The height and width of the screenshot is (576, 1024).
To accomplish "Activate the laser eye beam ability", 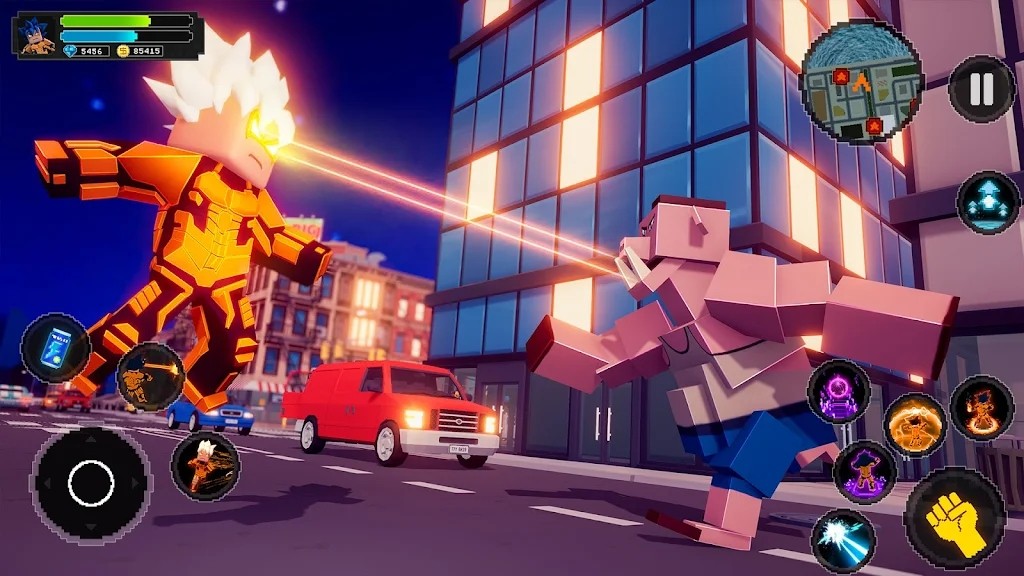I will [x=150, y=376].
